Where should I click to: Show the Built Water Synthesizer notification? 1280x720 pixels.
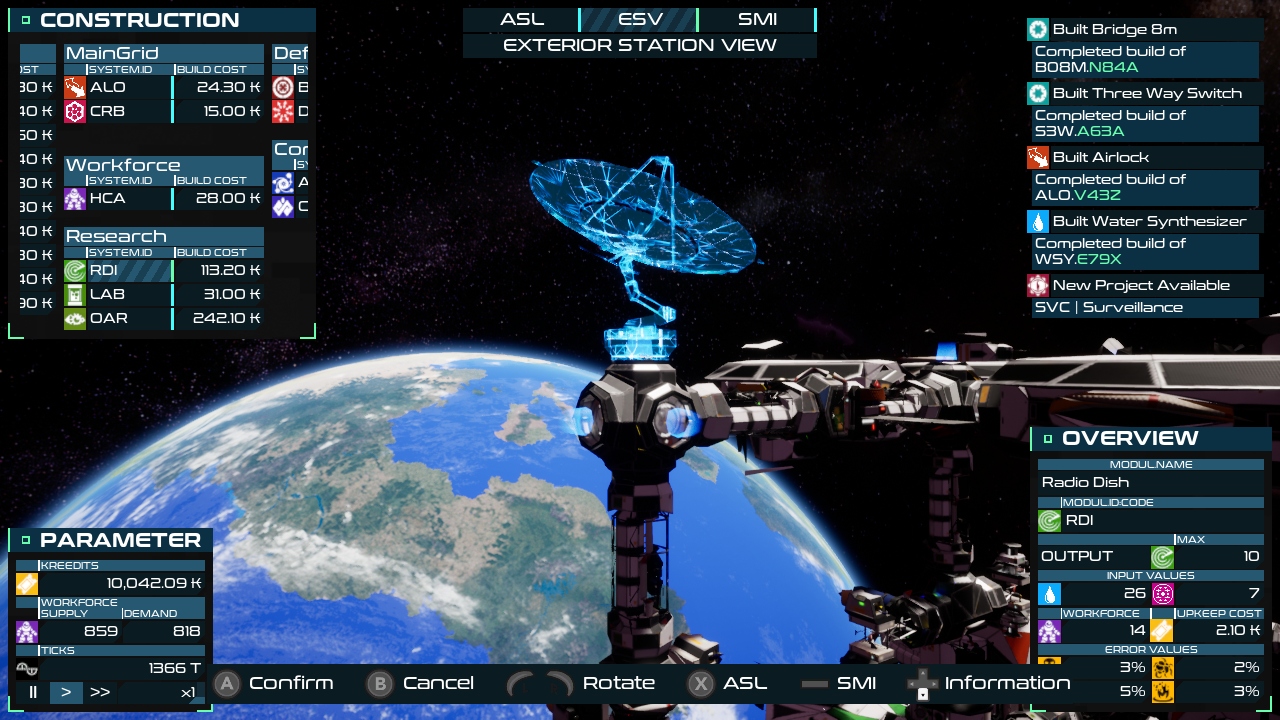(1143, 222)
